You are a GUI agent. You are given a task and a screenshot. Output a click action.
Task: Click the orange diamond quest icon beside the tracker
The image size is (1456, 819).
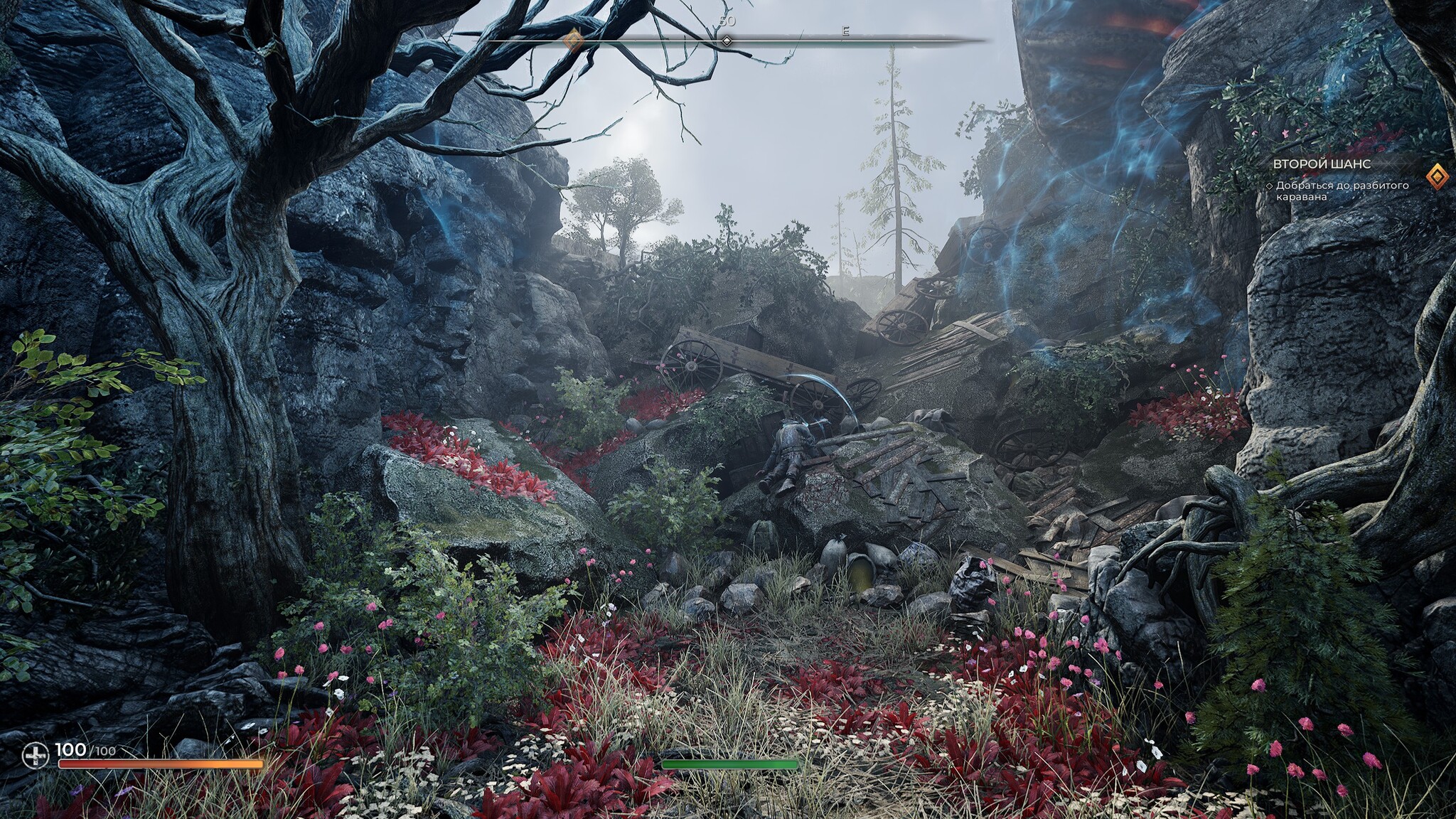[x=1437, y=176]
